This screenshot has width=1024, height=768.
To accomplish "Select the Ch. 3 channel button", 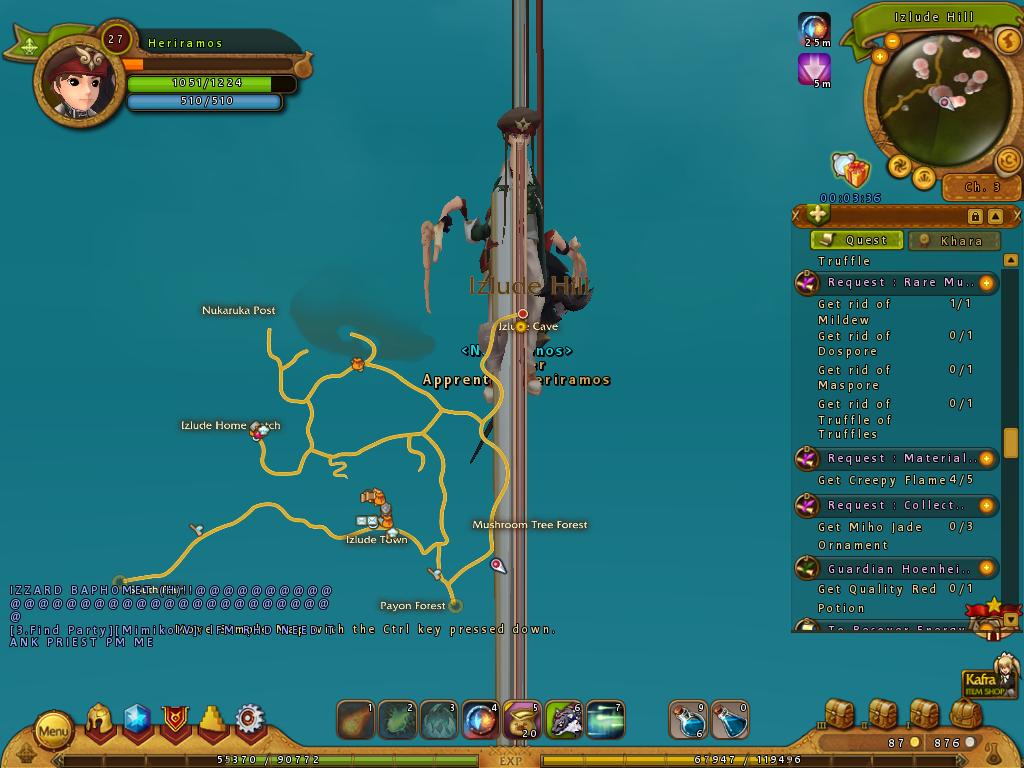I will tap(982, 187).
